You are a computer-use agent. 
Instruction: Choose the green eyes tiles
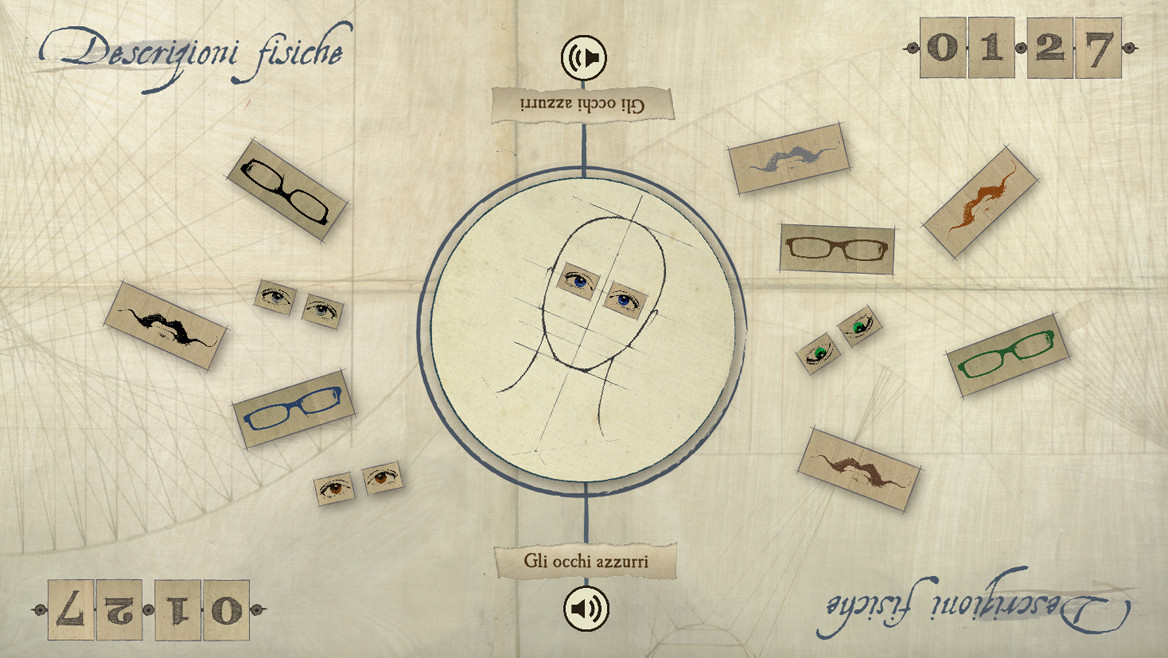coord(839,339)
